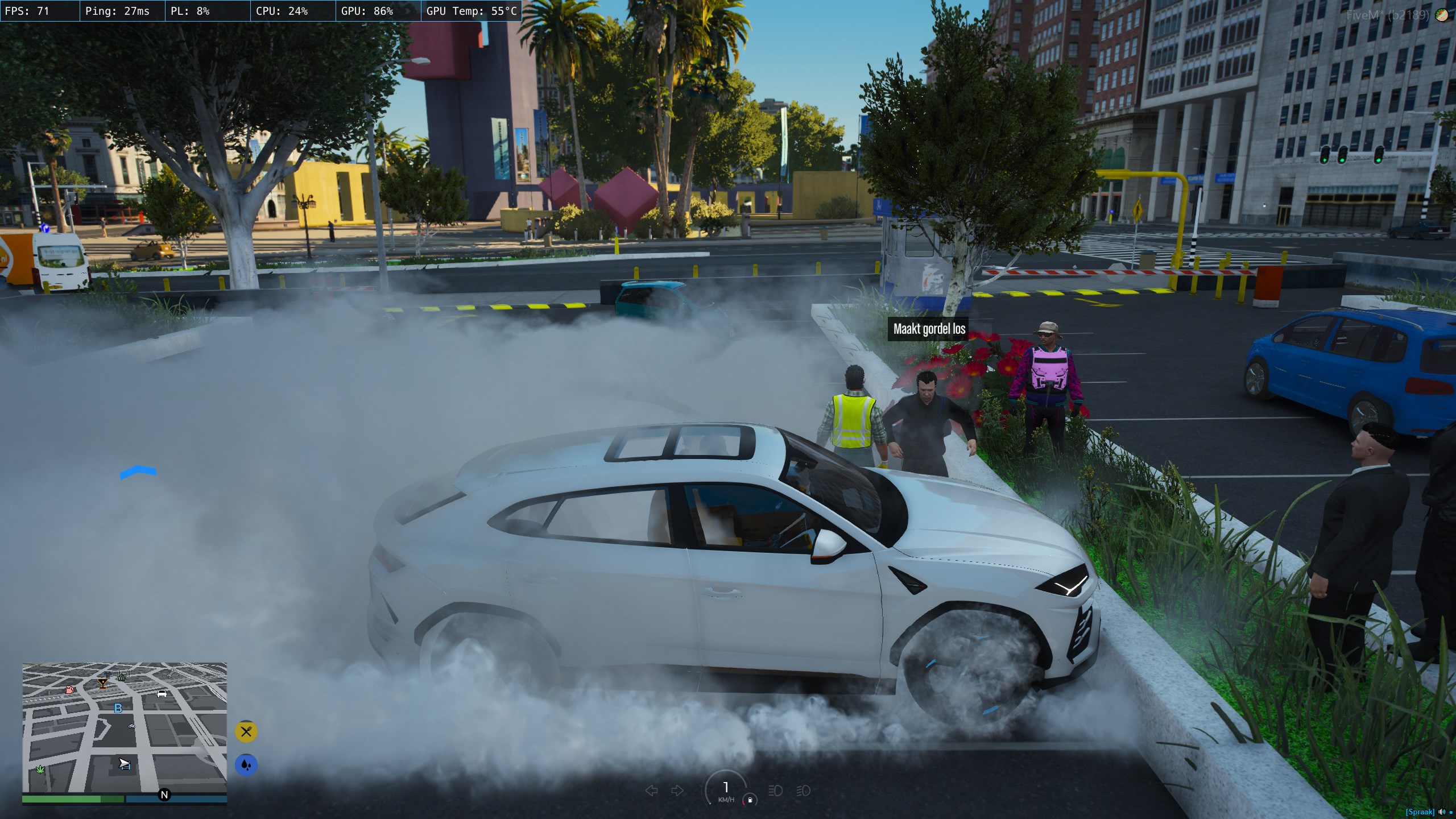
Task: Select the blue letter B marker on minimap
Action: (x=118, y=708)
